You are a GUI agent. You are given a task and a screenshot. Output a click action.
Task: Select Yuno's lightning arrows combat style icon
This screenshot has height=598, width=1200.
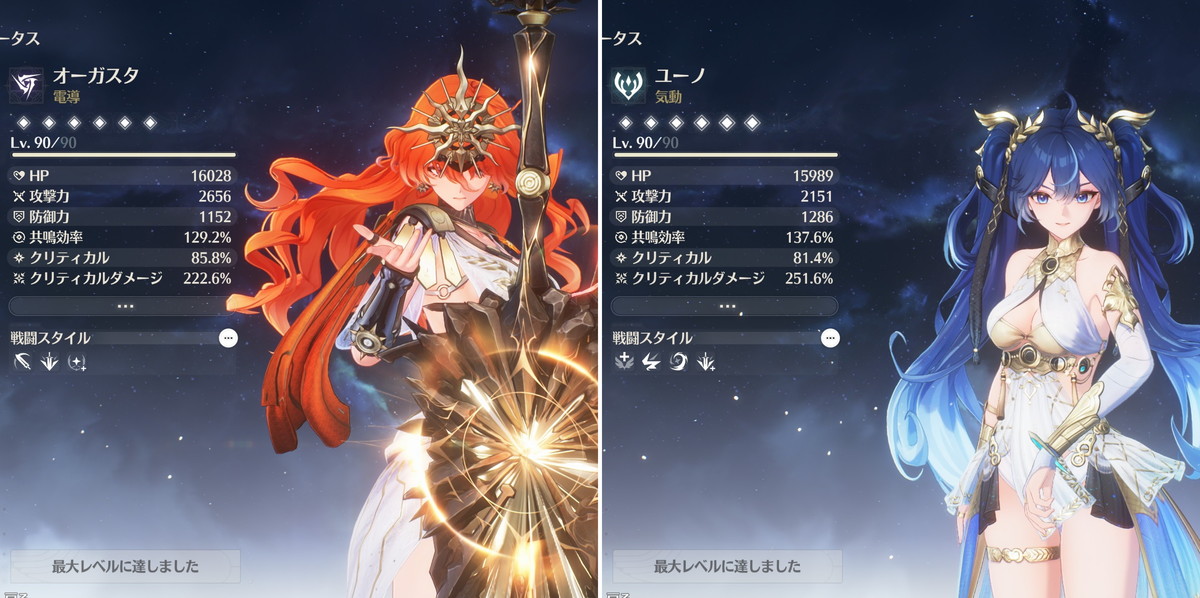click(651, 363)
